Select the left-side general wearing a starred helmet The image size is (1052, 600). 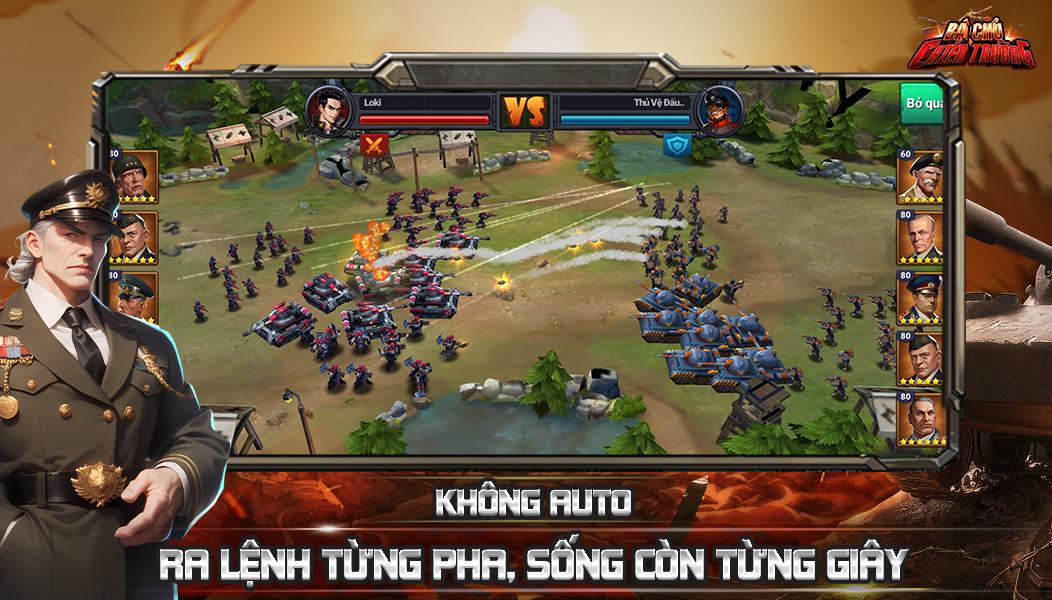134,176
